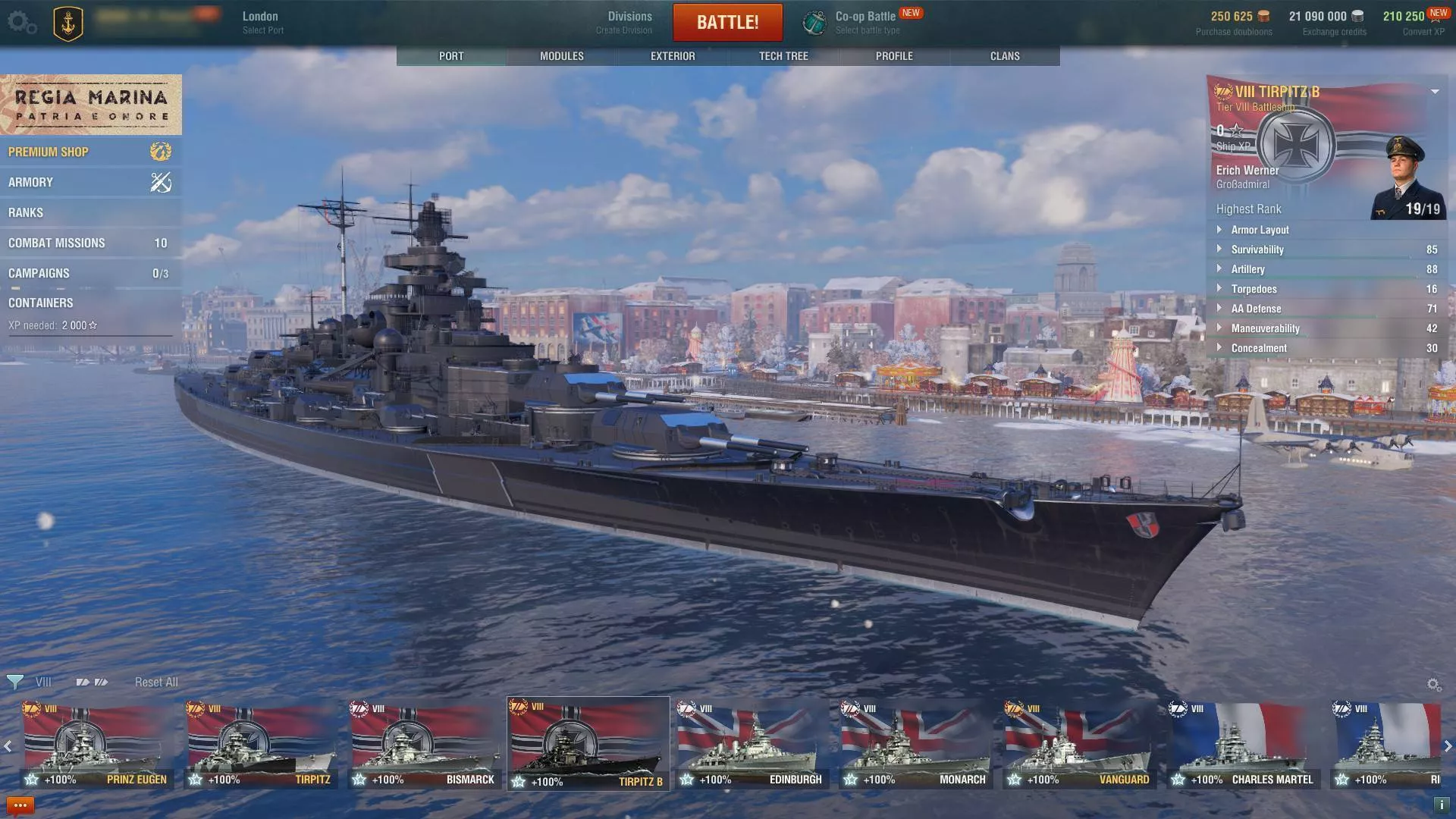Select the Bismarck ship in the carousel

pos(425,745)
